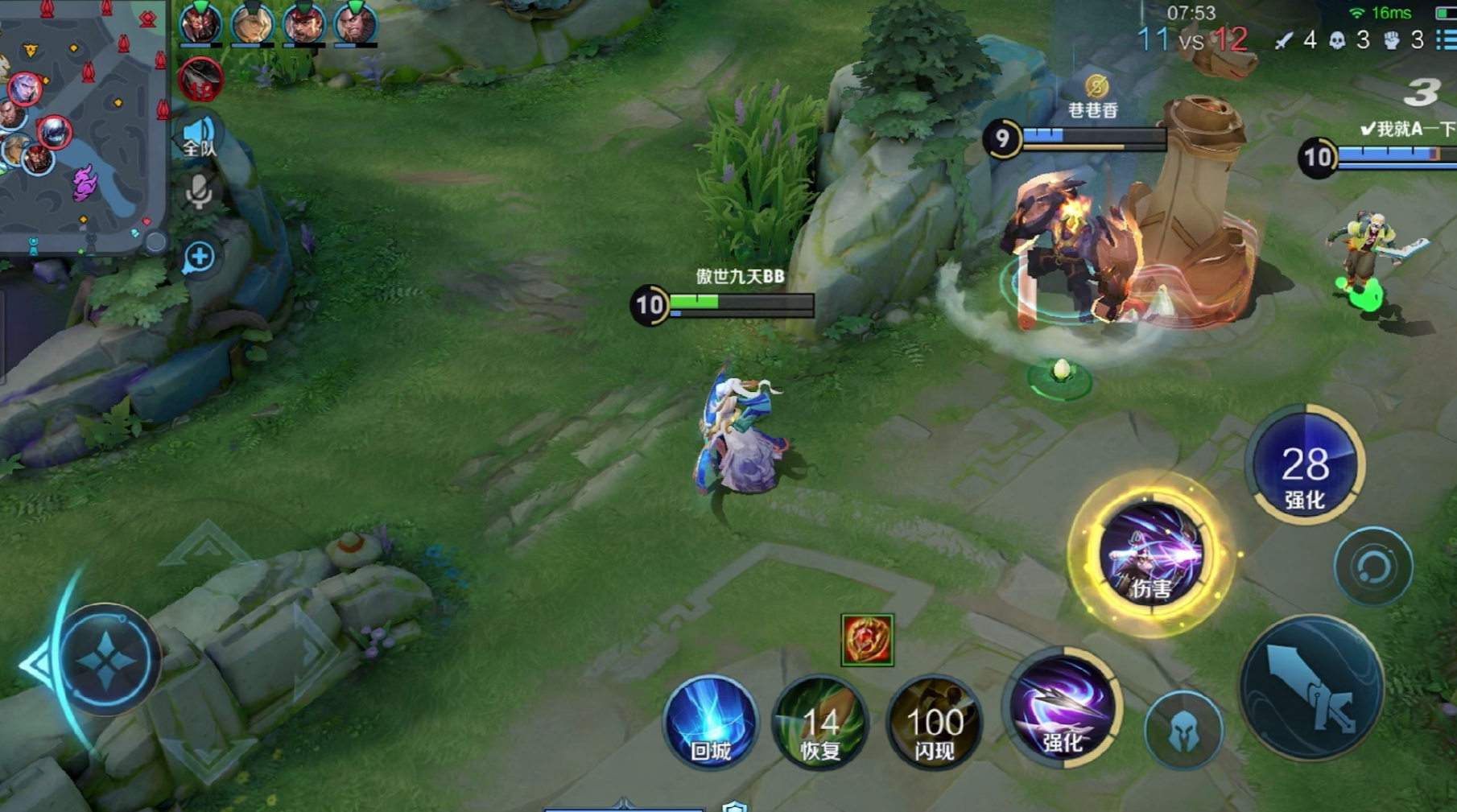Activate the 回城 recall button

[x=710, y=722]
